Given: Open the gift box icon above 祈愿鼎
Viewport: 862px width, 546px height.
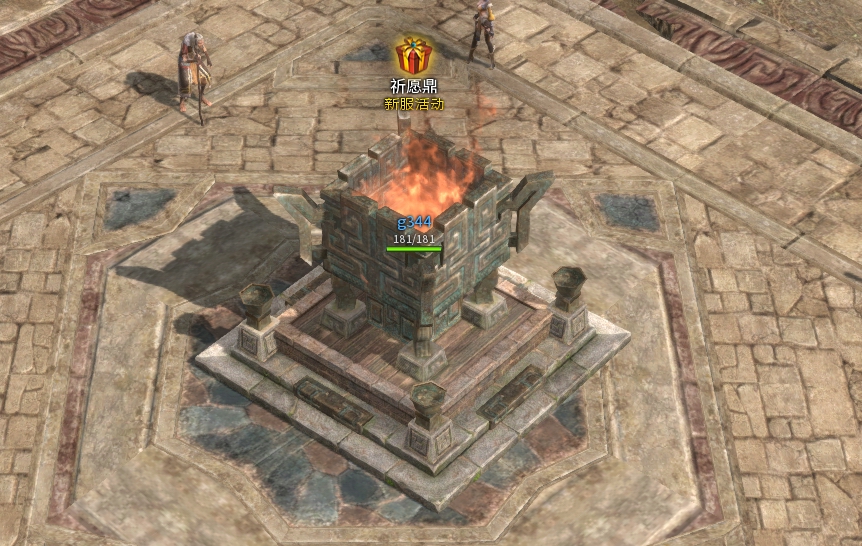Looking at the screenshot, I should coord(413,56).
